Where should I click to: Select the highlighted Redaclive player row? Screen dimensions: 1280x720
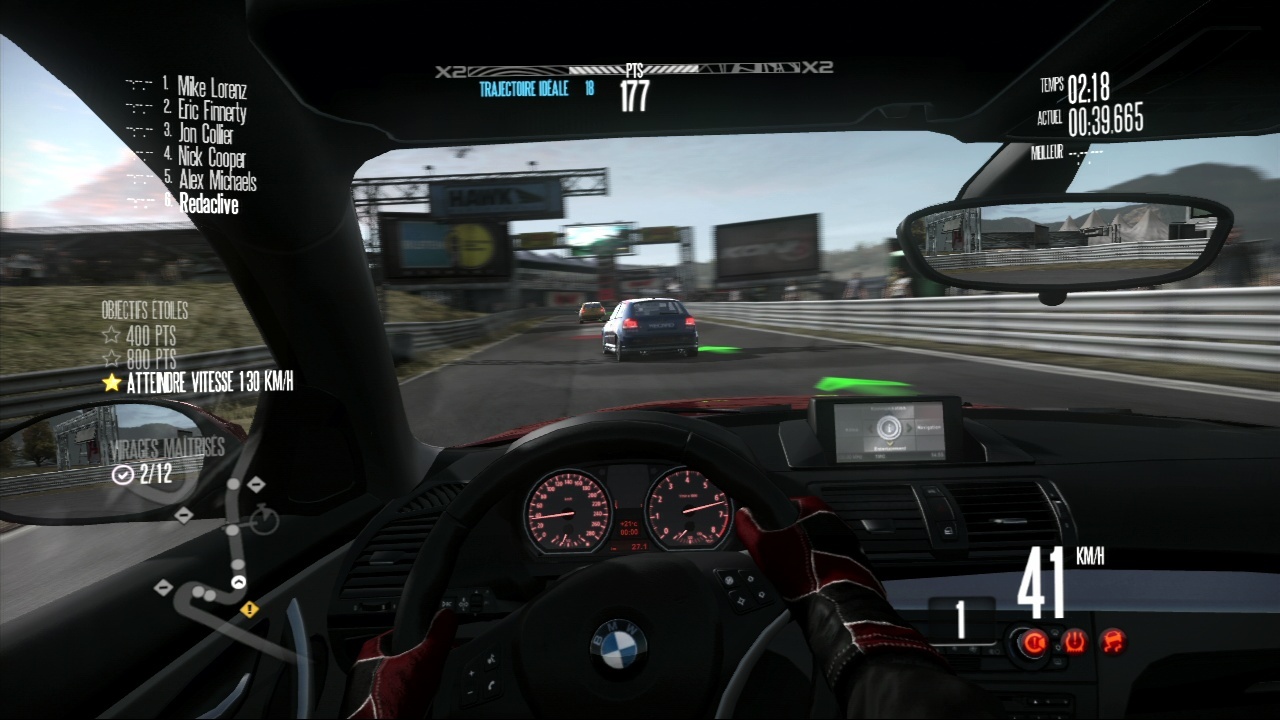[208, 204]
